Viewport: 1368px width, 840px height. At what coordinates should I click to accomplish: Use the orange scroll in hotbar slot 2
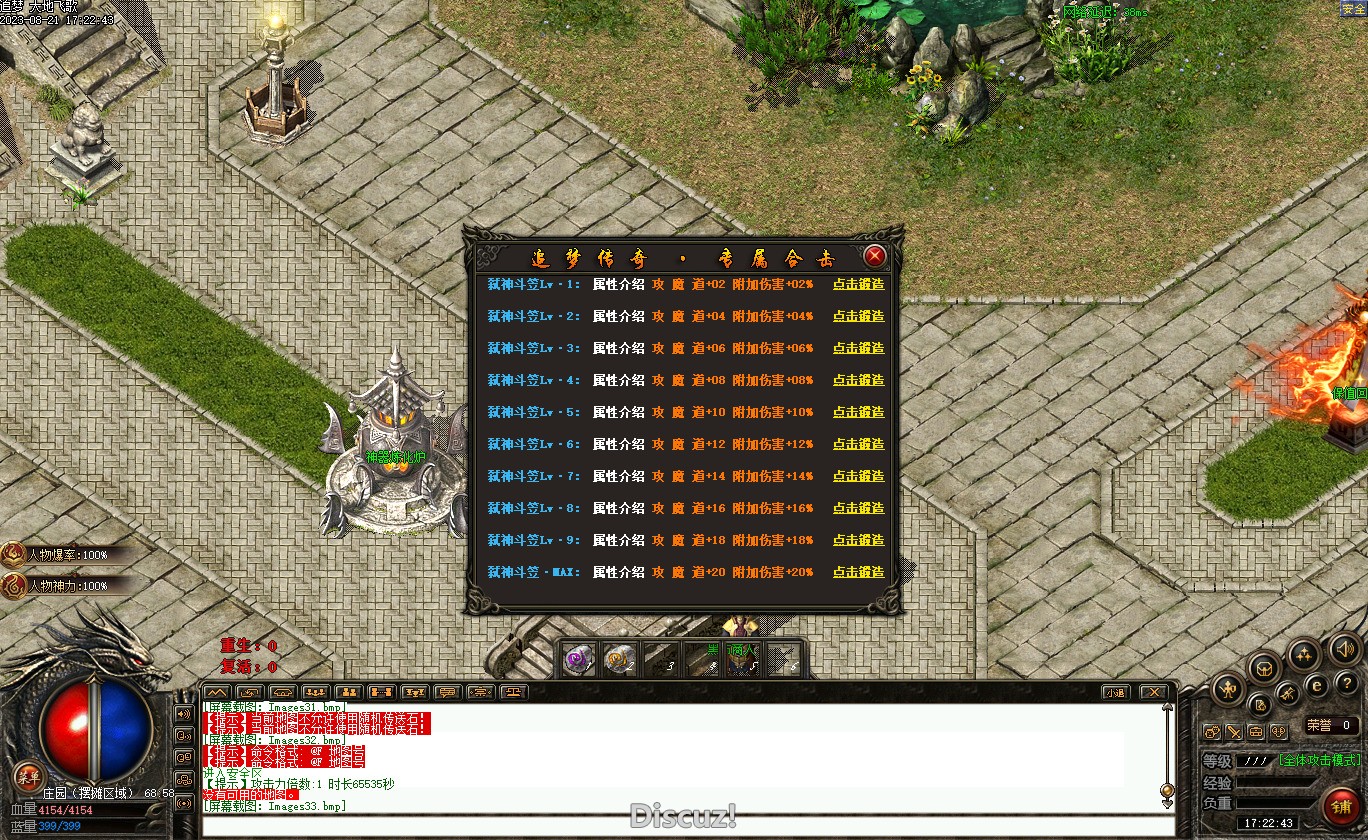coord(620,659)
